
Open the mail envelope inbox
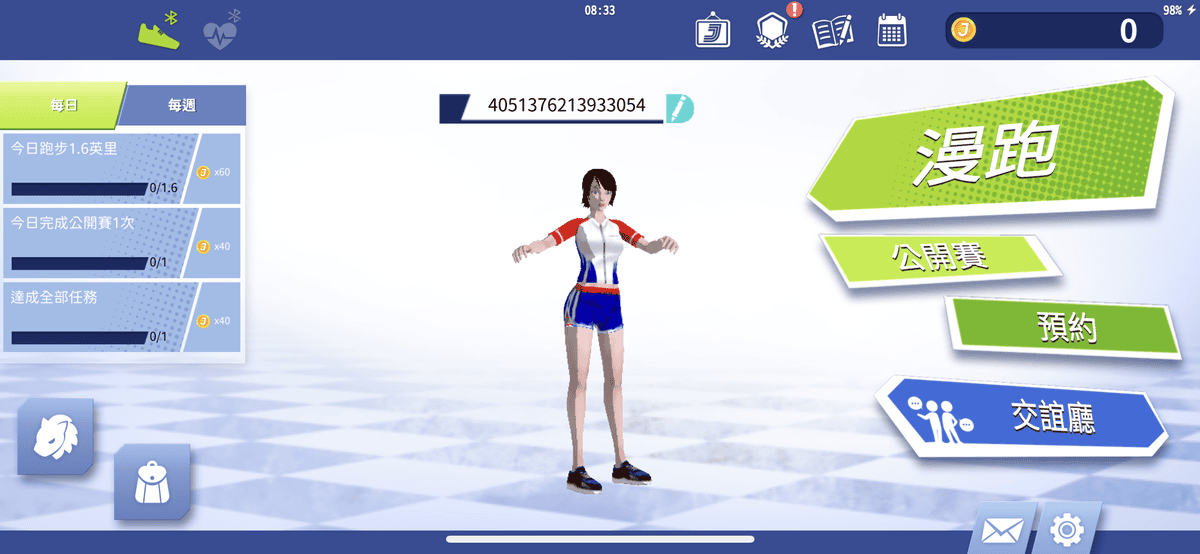1000,529
